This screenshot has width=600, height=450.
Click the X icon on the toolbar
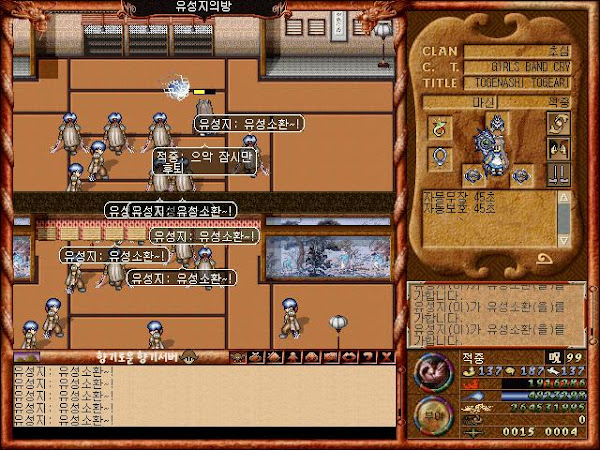(x=386, y=356)
